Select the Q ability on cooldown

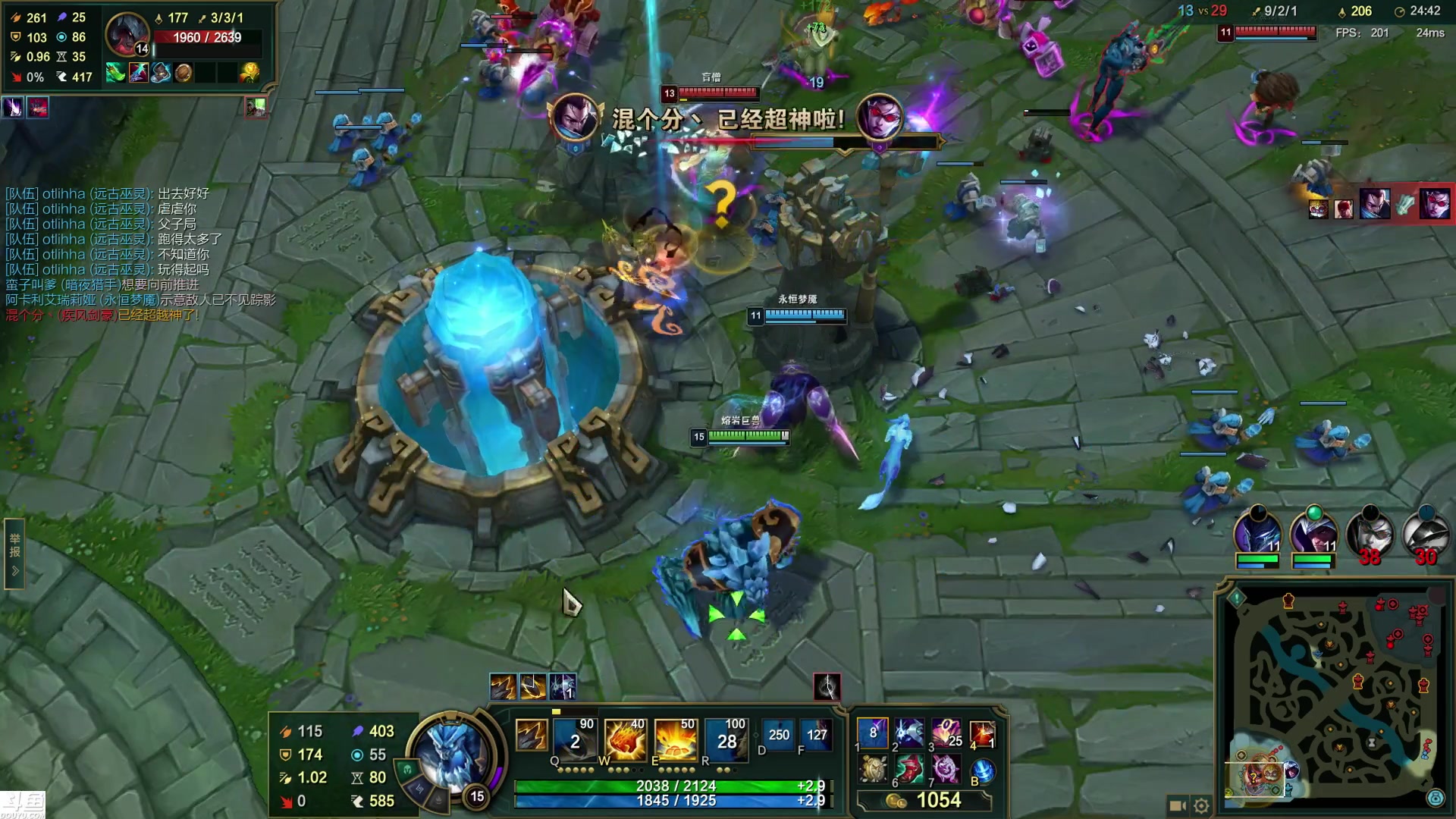pos(574,738)
